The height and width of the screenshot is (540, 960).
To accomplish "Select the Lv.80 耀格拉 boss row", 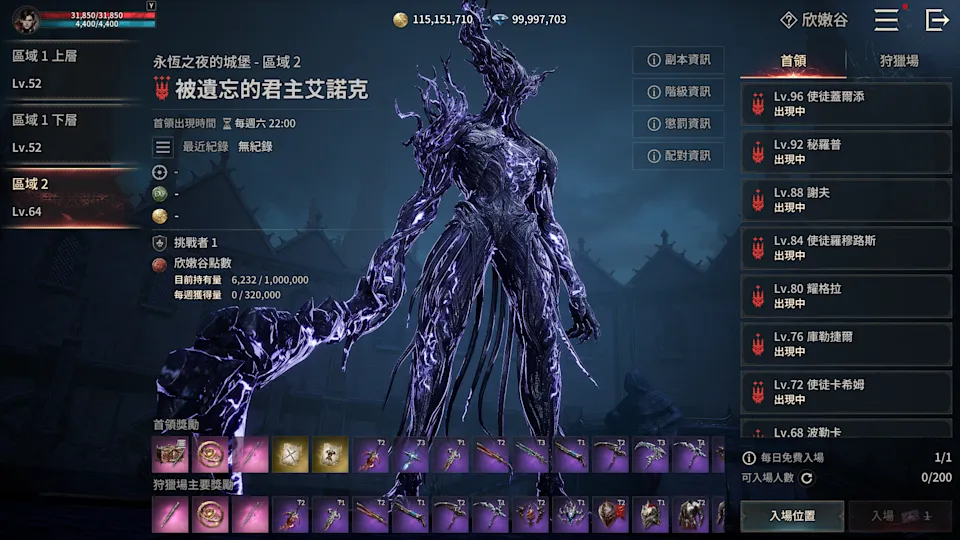I will (x=845, y=296).
